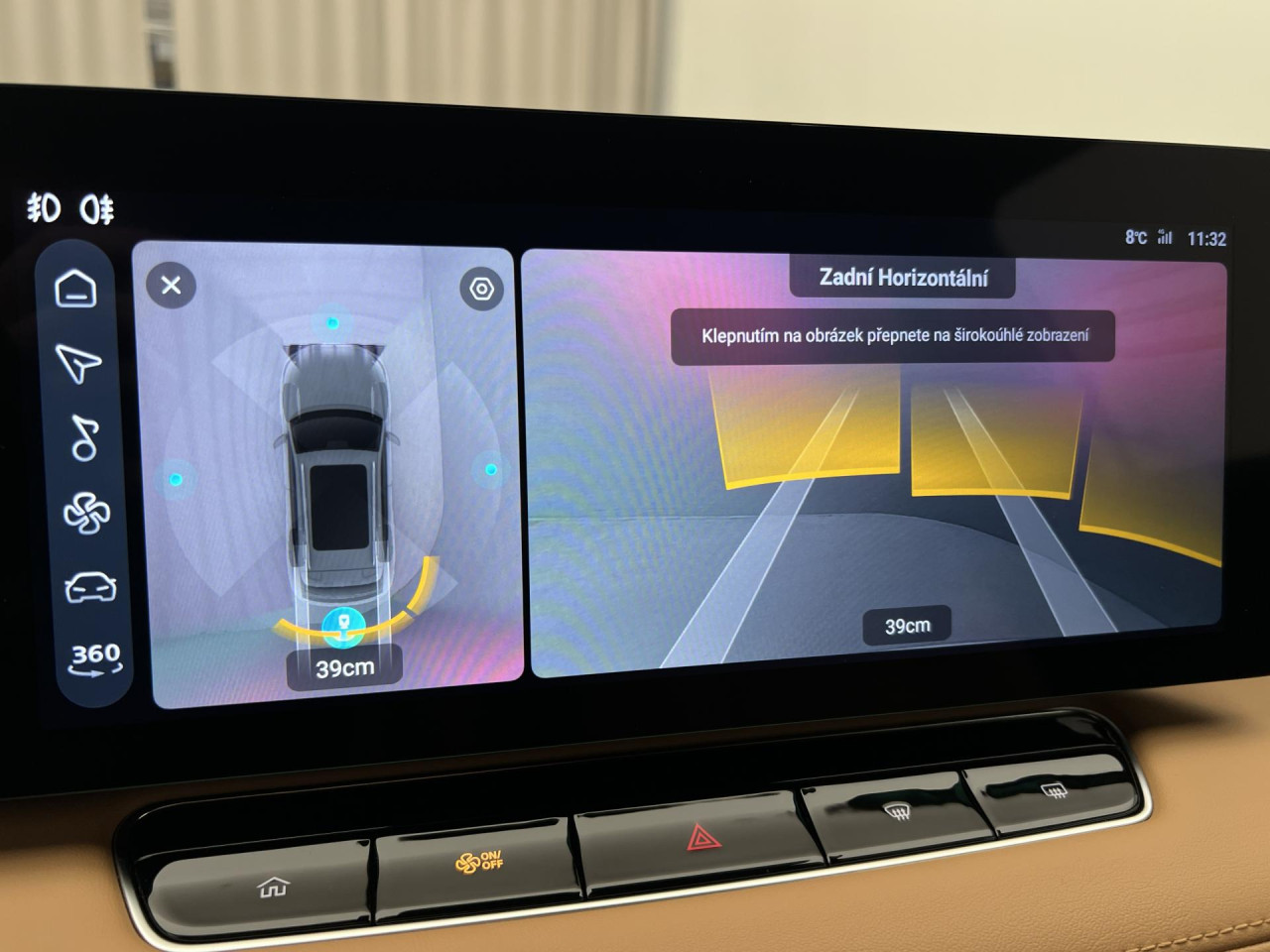Open vehicle settings with the car icon
1270x952 pixels.
pyautogui.click(x=90, y=587)
